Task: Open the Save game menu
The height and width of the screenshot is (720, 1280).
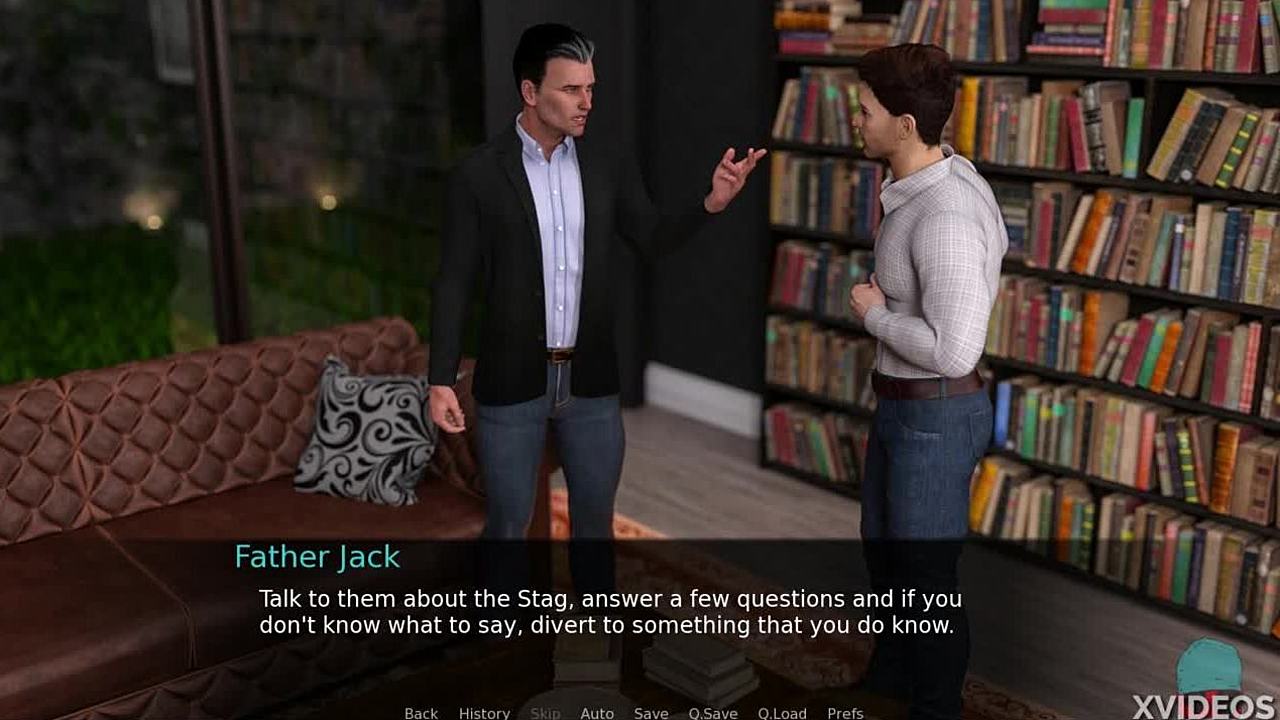Action: pyautogui.click(x=651, y=712)
